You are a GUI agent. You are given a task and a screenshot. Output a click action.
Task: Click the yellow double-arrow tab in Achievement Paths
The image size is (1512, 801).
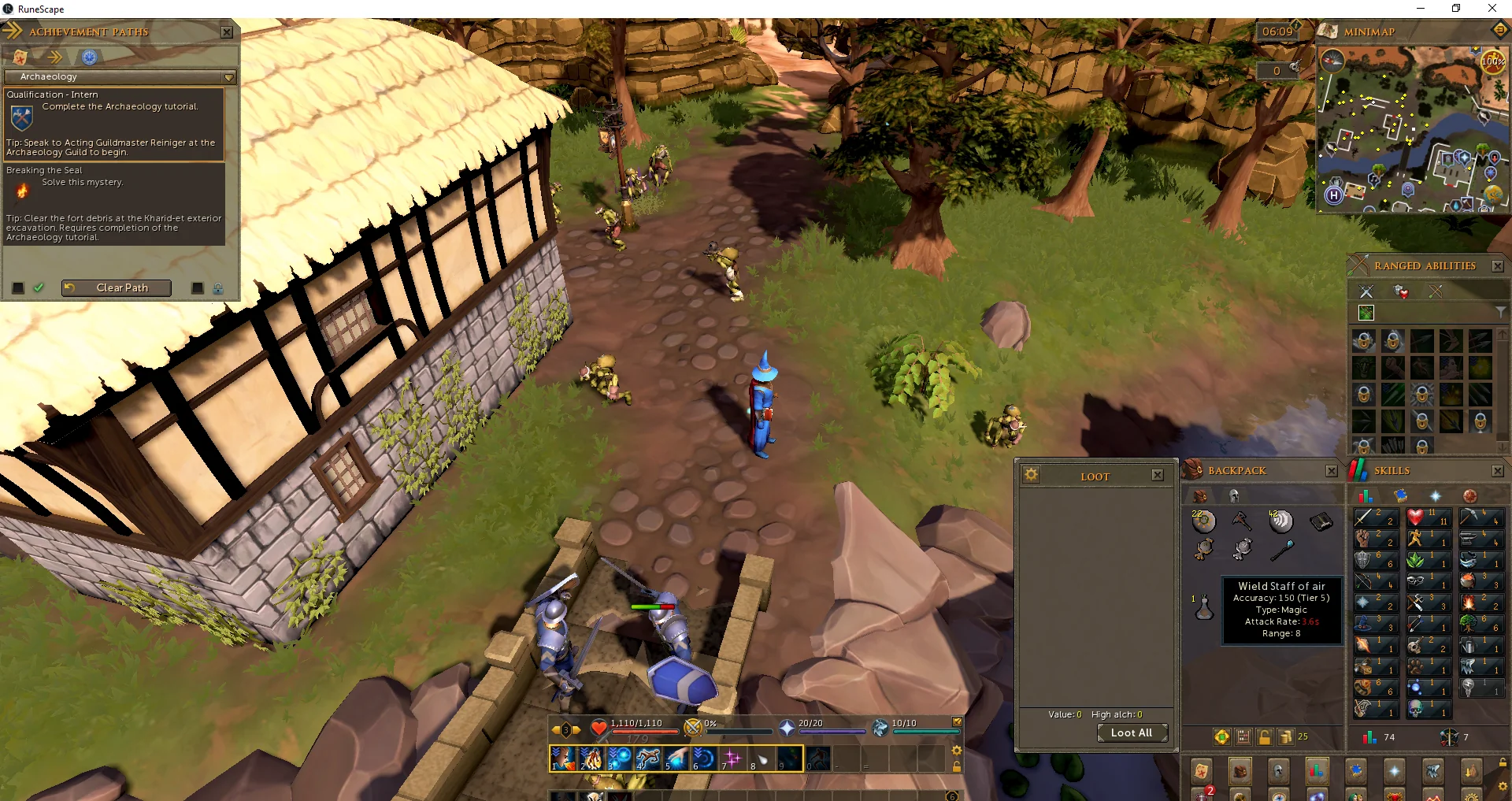[x=55, y=56]
